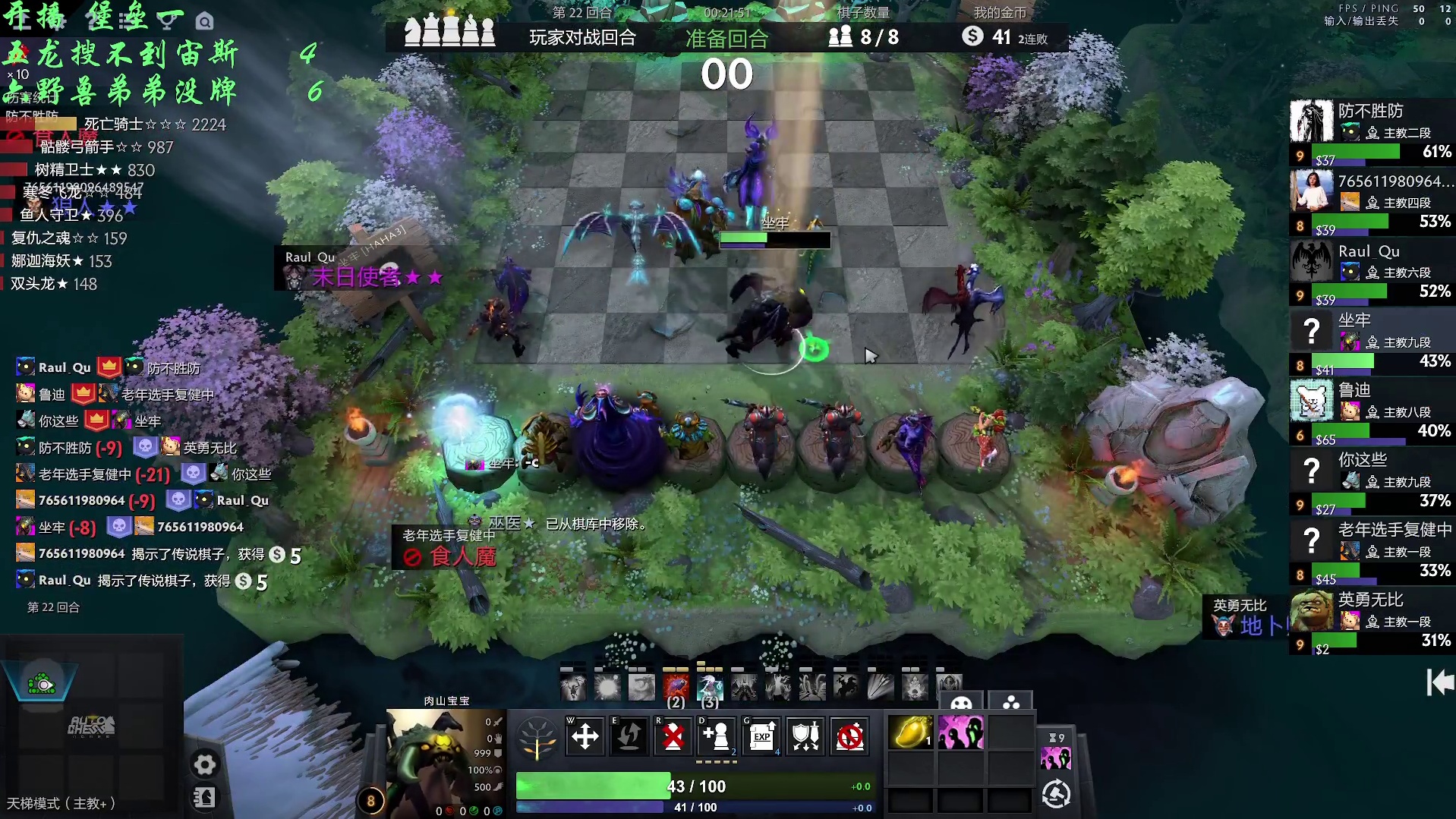Screen dimensions: 1456x819
Task: Select player 鲁迪 in the scoreboard
Action: tap(1372, 411)
